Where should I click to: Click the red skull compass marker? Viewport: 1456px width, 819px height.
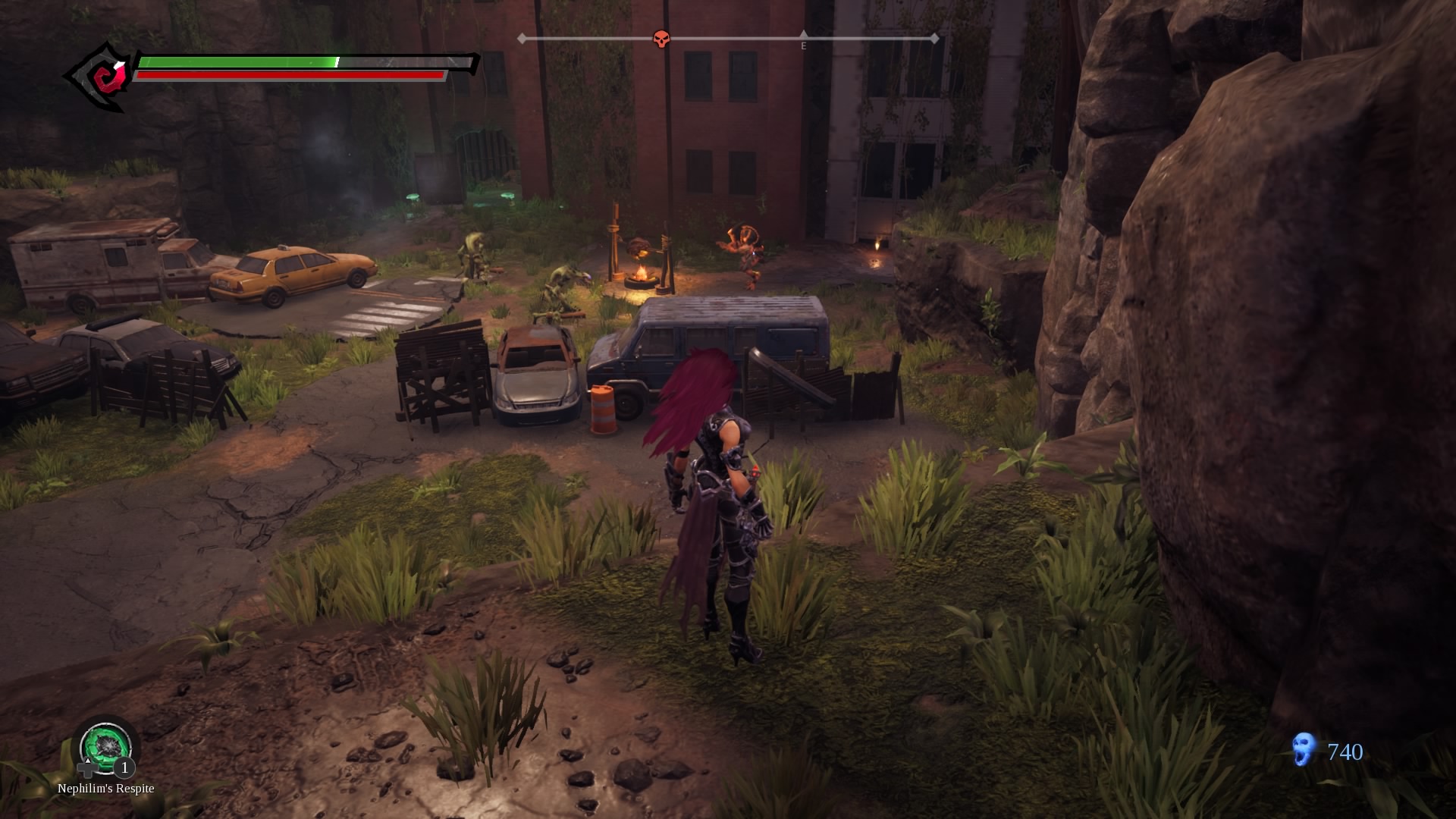point(661,39)
